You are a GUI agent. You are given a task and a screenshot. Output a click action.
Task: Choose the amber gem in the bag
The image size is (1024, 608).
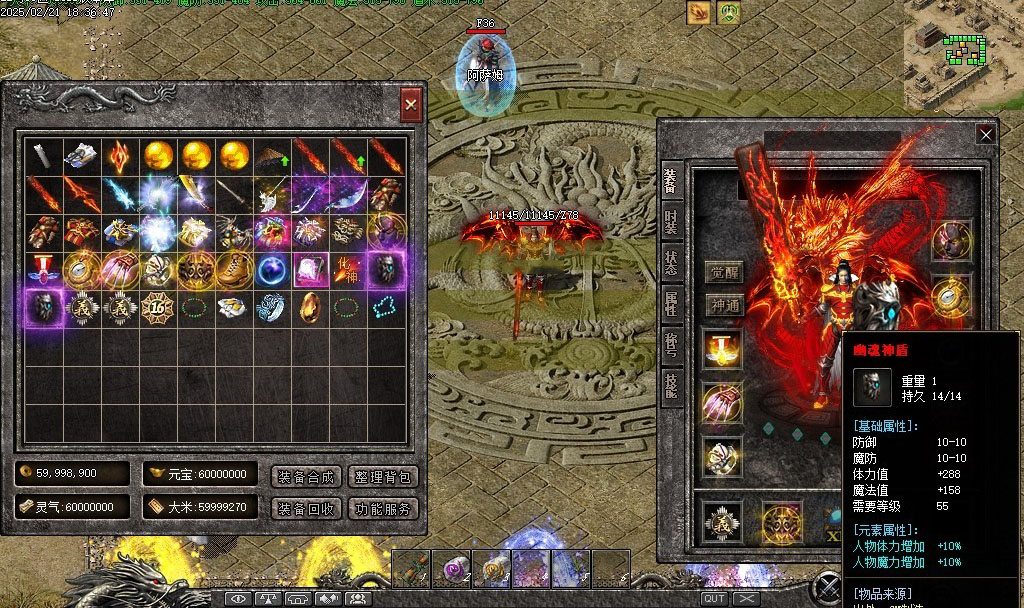(x=311, y=307)
